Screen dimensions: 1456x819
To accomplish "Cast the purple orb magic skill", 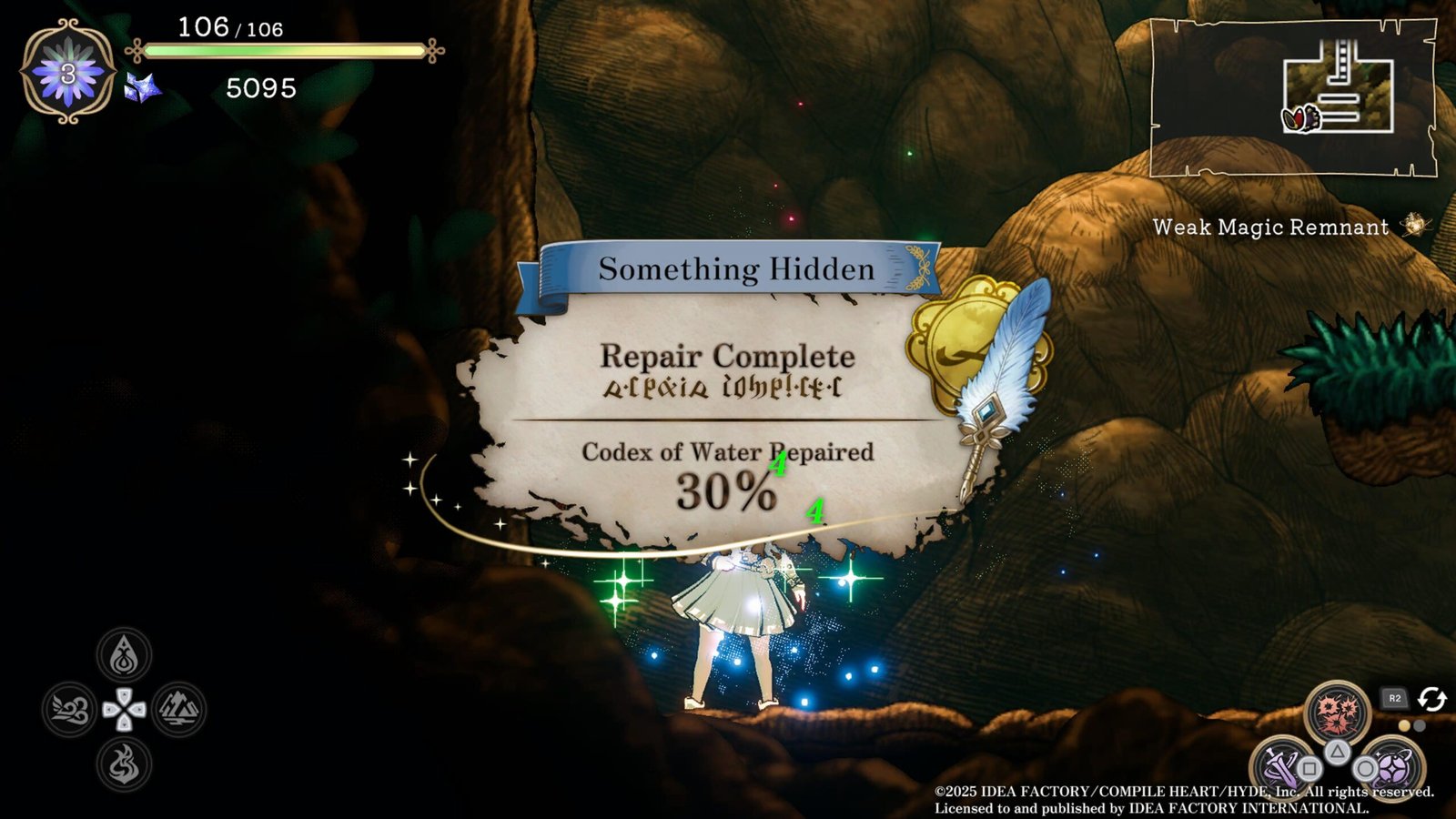I will [x=1390, y=764].
